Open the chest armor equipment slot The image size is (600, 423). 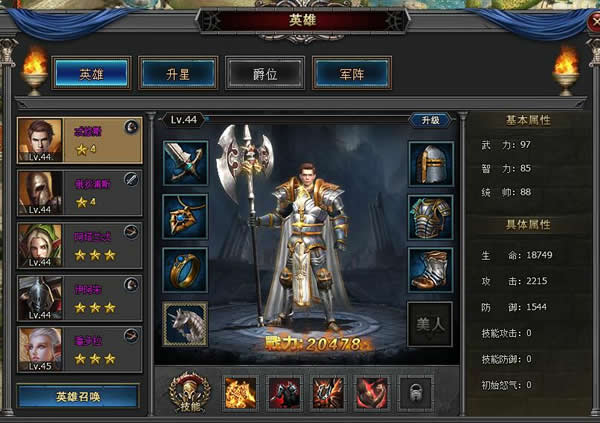430,216
